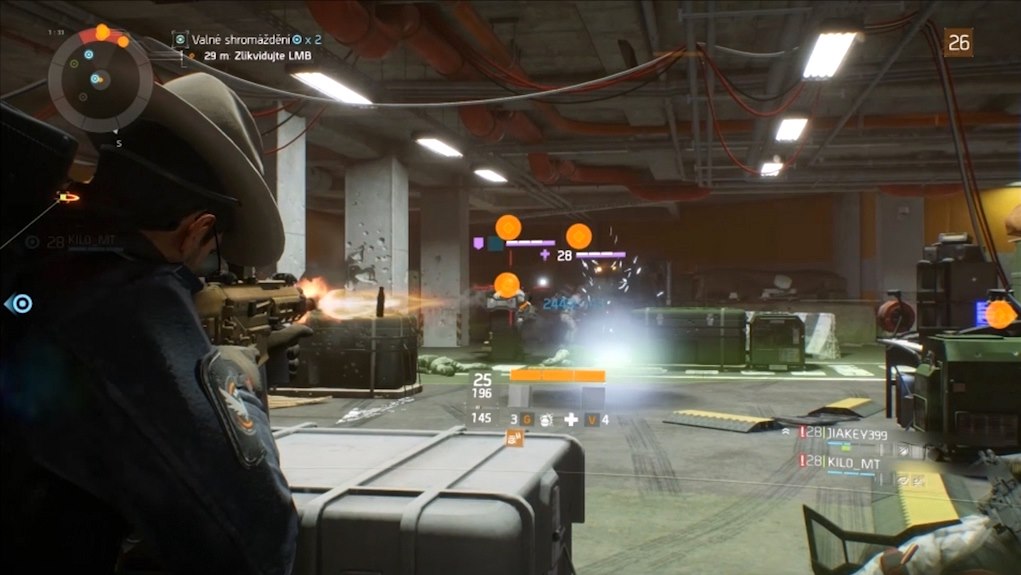Click the orange status buff icon

tap(516, 438)
